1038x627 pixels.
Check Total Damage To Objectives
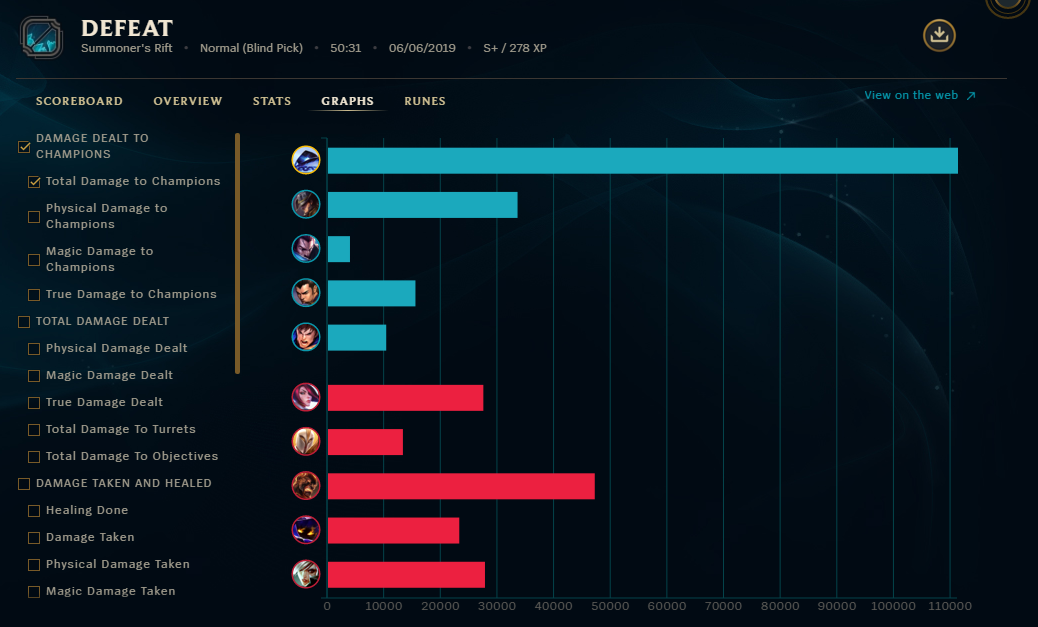point(34,457)
